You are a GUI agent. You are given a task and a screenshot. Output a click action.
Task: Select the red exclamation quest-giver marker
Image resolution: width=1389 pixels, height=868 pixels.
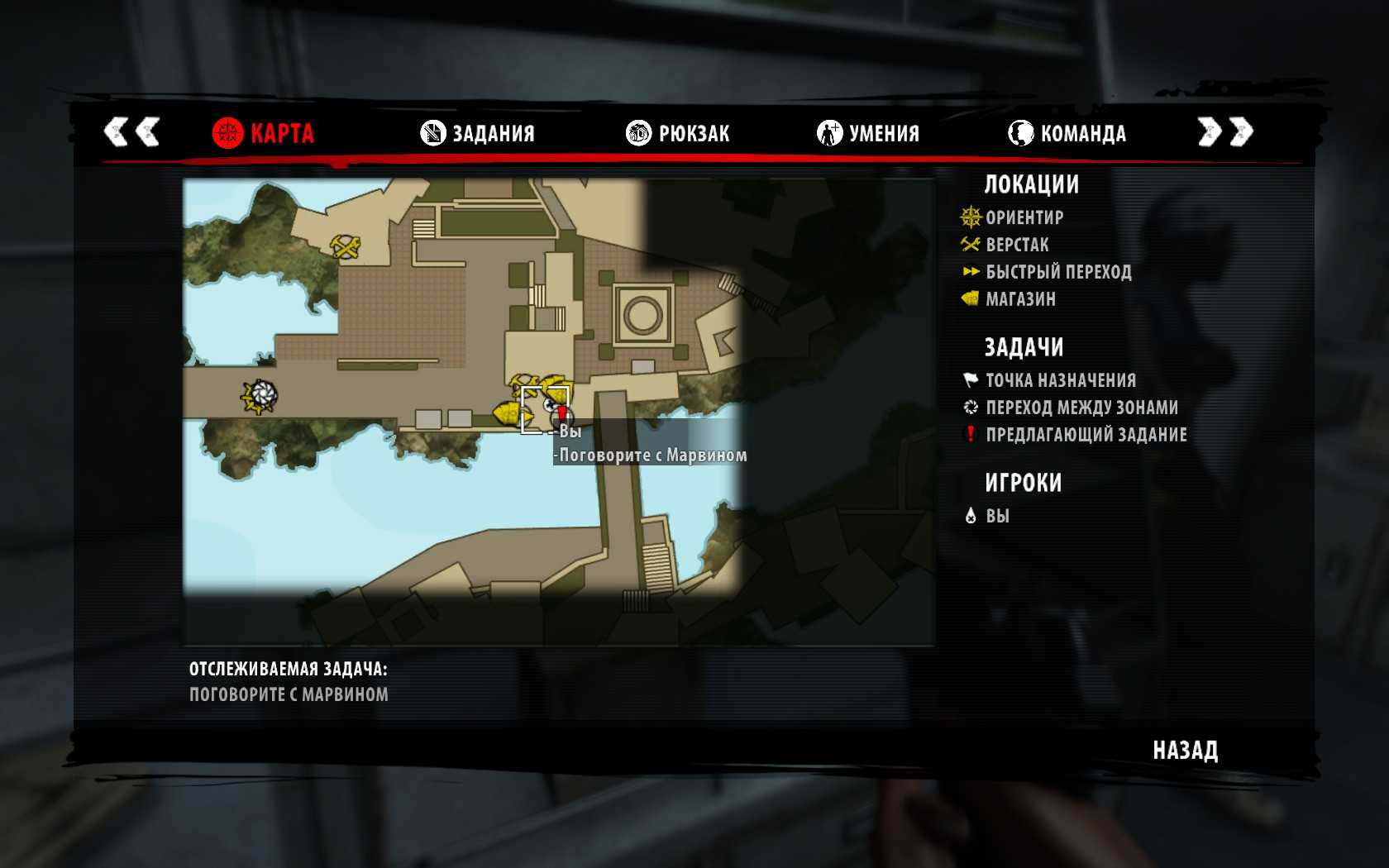point(562,412)
